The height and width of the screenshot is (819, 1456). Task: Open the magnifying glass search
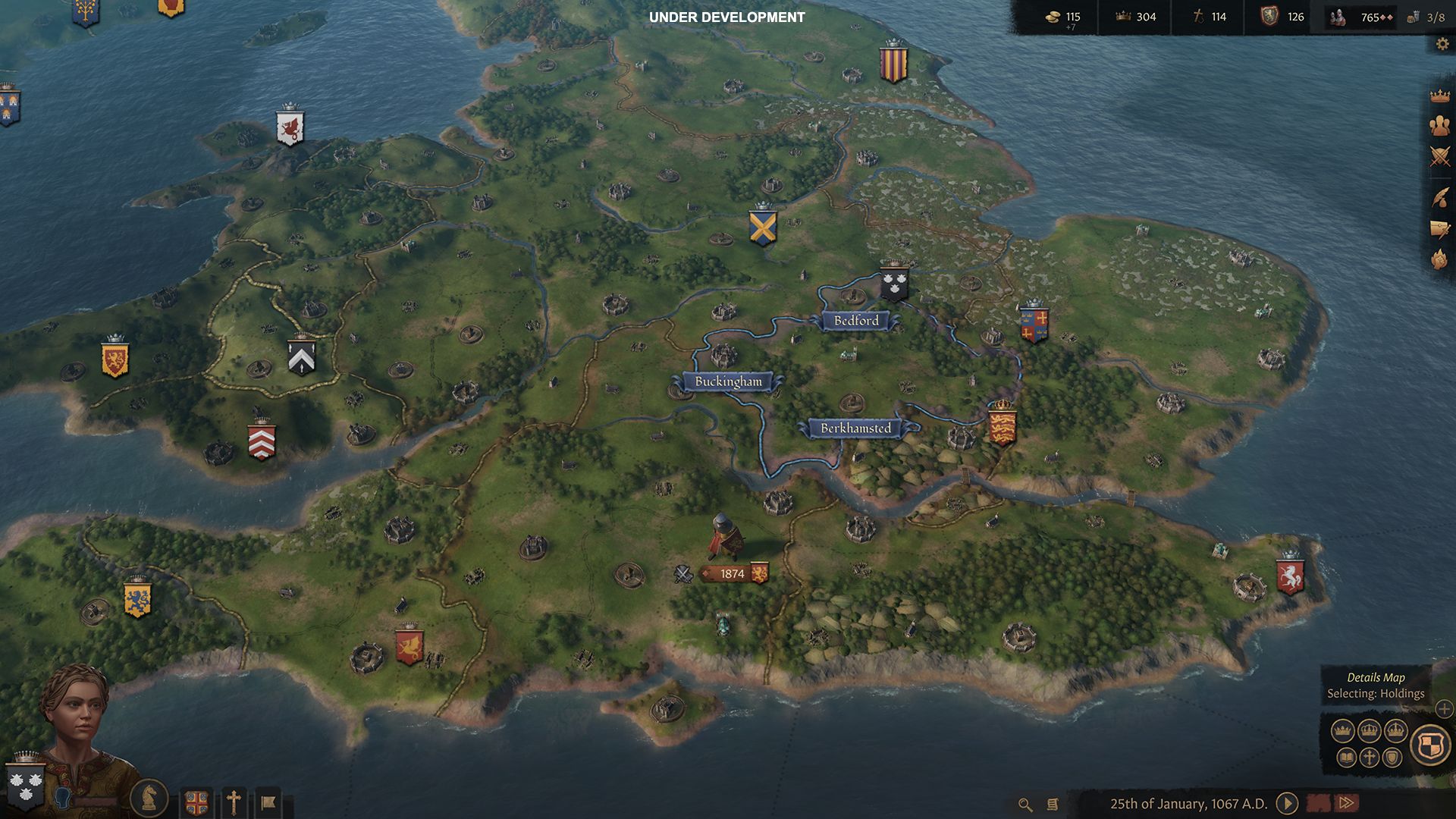pos(1025,805)
